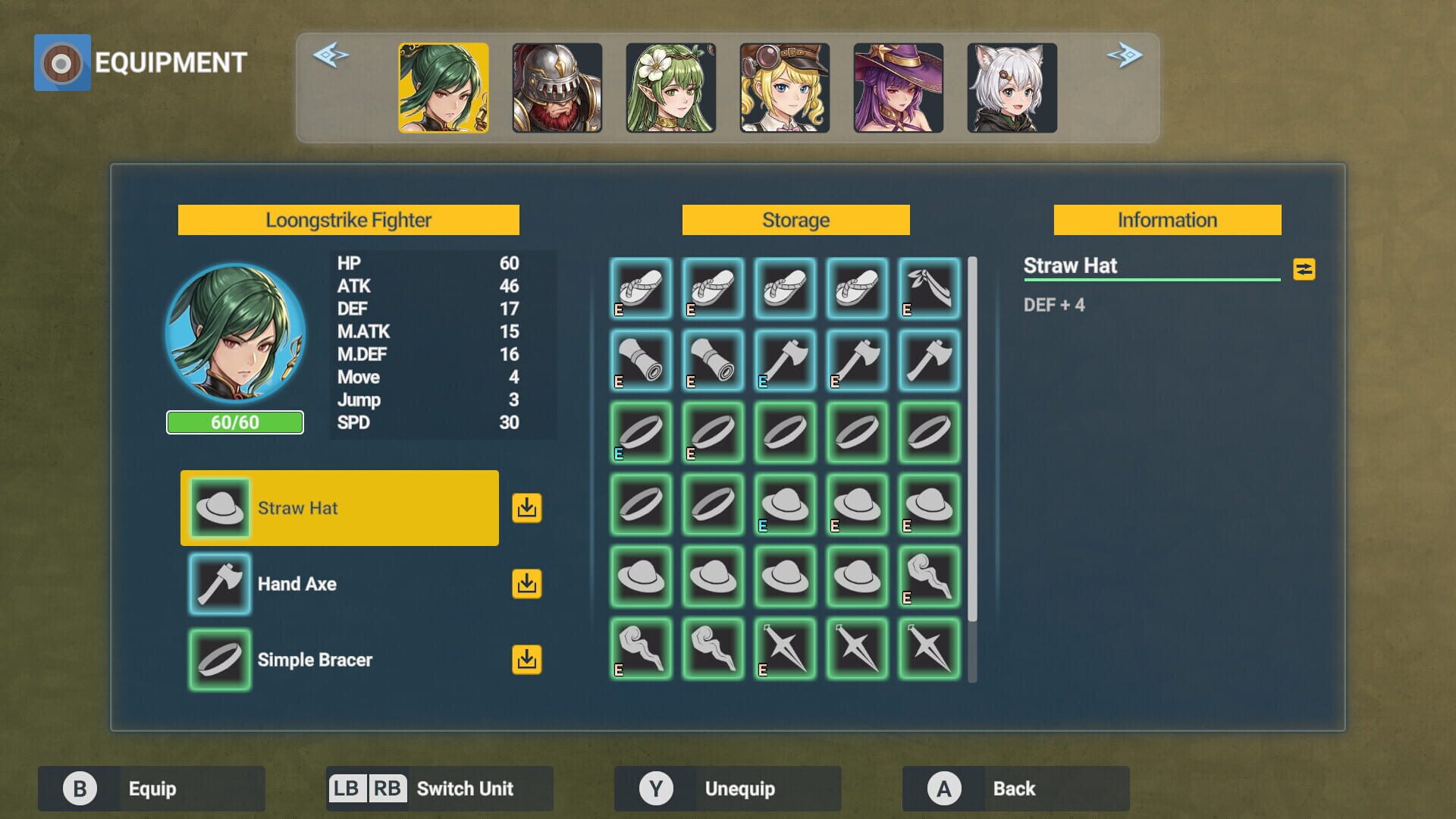Select an equipped bracer in the storage grid
This screenshot has width=1456, height=819.
[x=639, y=434]
